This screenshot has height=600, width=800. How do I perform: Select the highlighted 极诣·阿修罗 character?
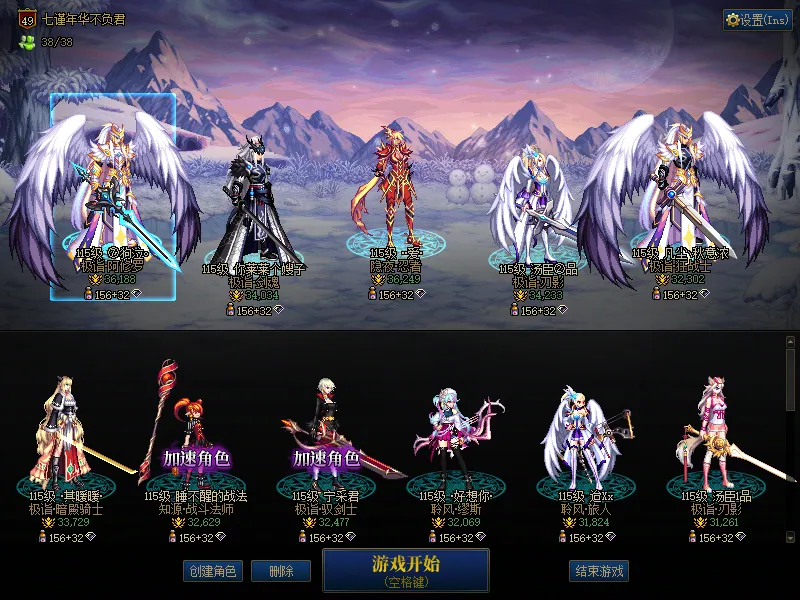click(113, 195)
